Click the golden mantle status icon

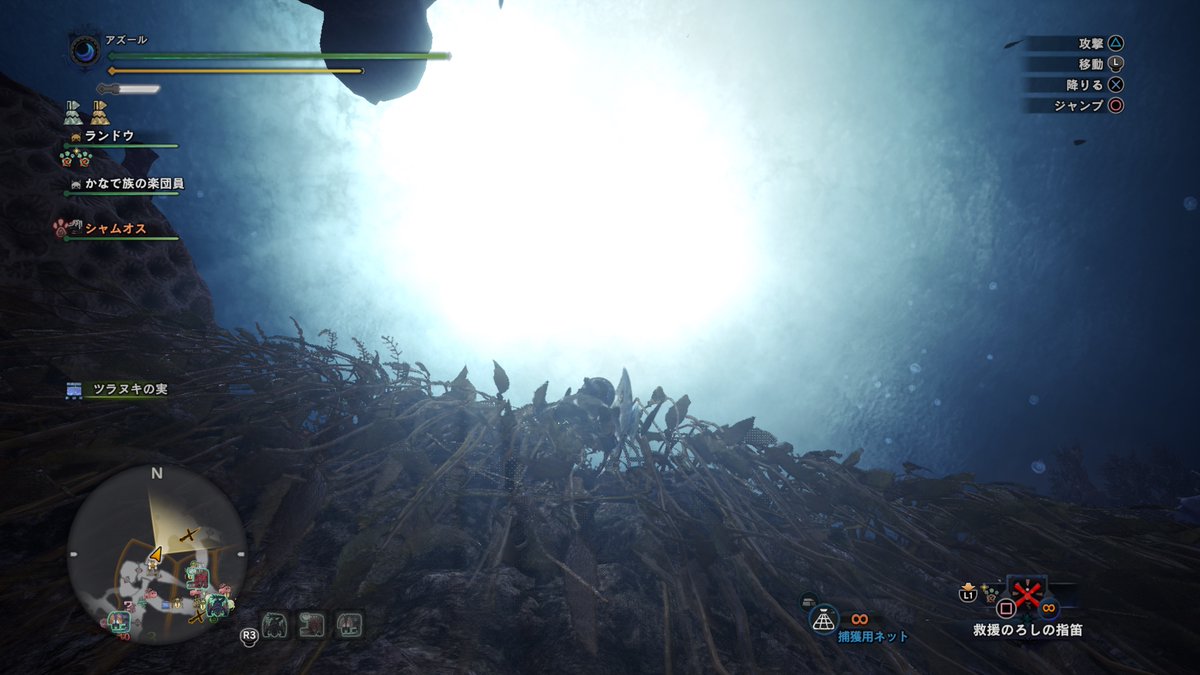[98, 112]
